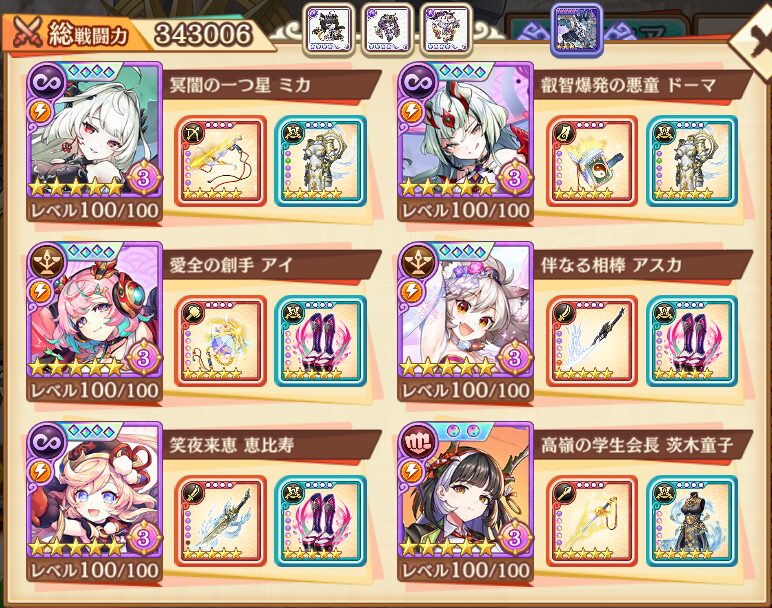Select the highlighted blue party thumbnail

tap(577, 30)
